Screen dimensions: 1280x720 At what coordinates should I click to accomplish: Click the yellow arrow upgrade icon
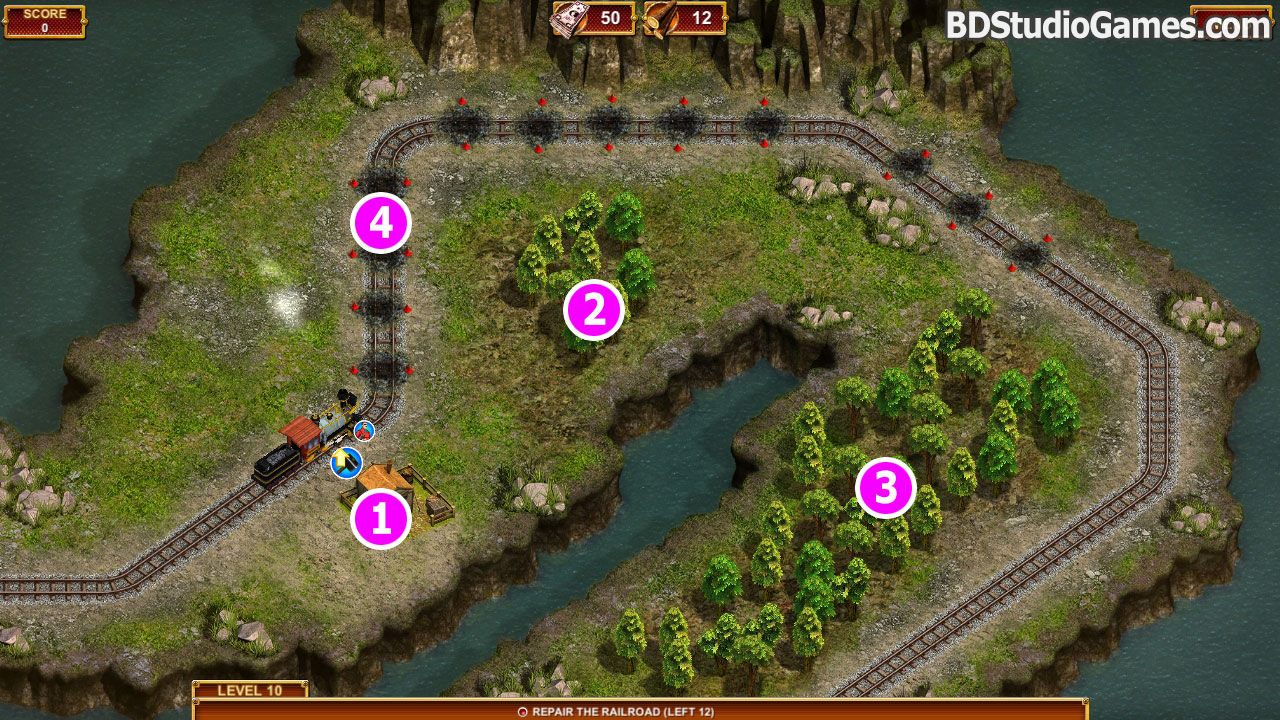pos(345,462)
